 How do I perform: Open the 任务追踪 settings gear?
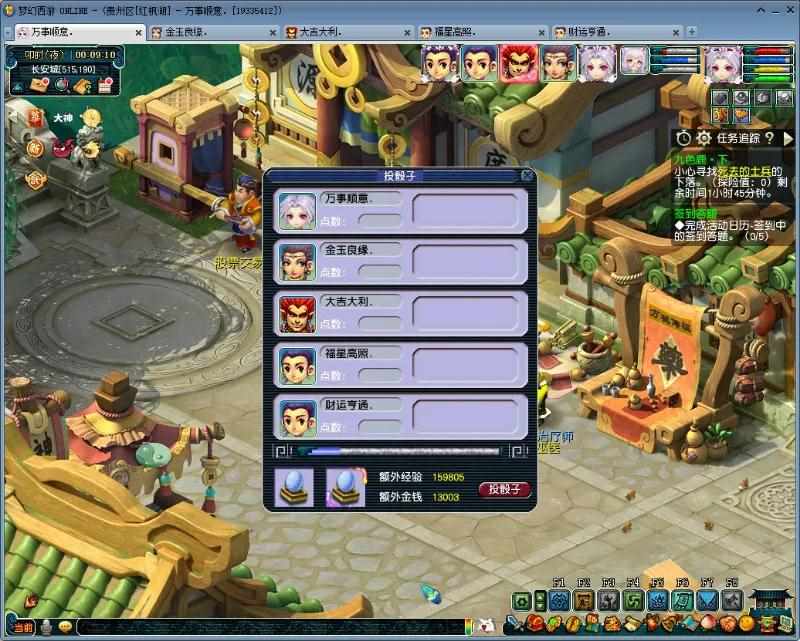coord(703,138)
